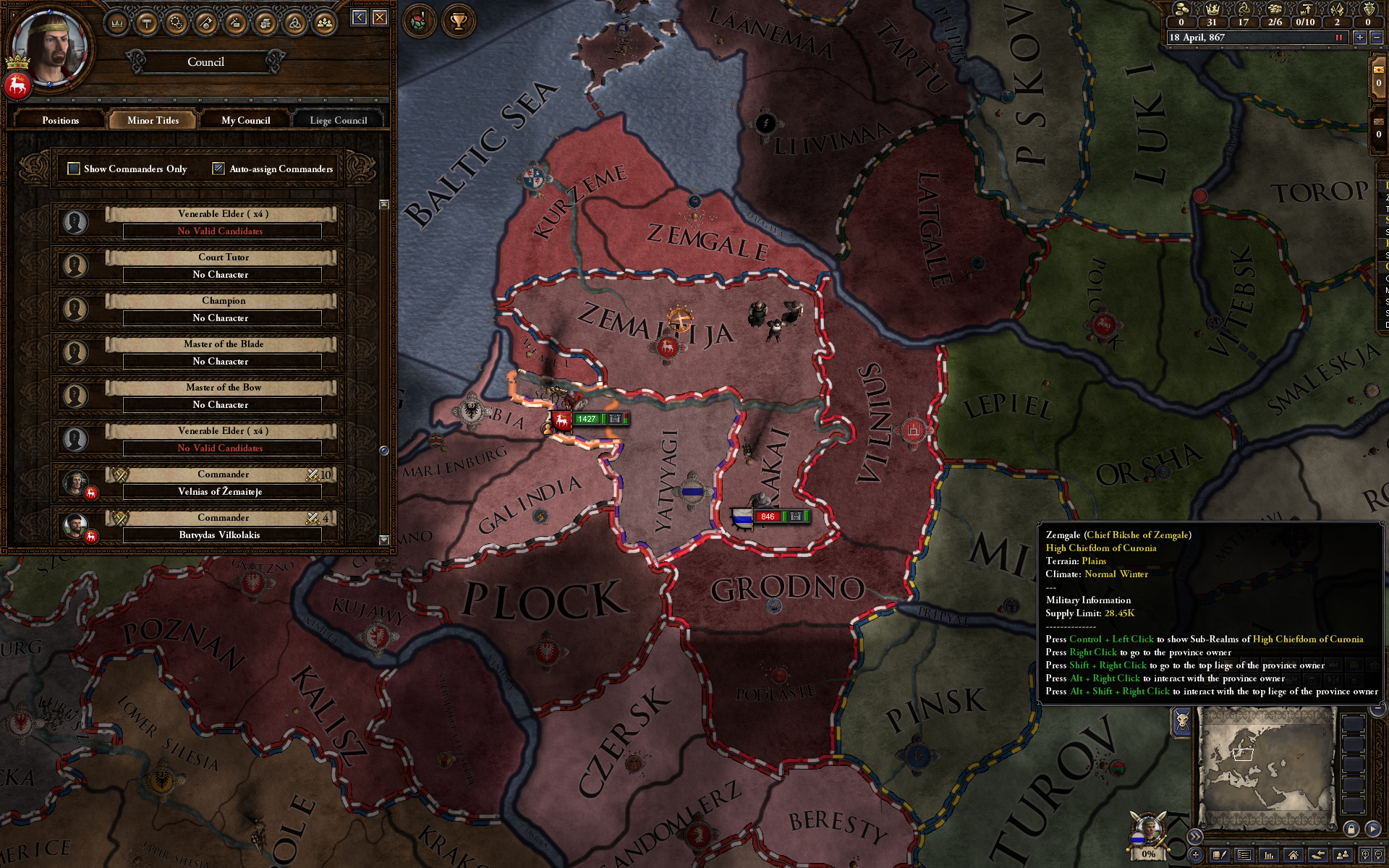Switch to the My Council tab
This screenshot has width=1389, height=868.
coord(245,120)
